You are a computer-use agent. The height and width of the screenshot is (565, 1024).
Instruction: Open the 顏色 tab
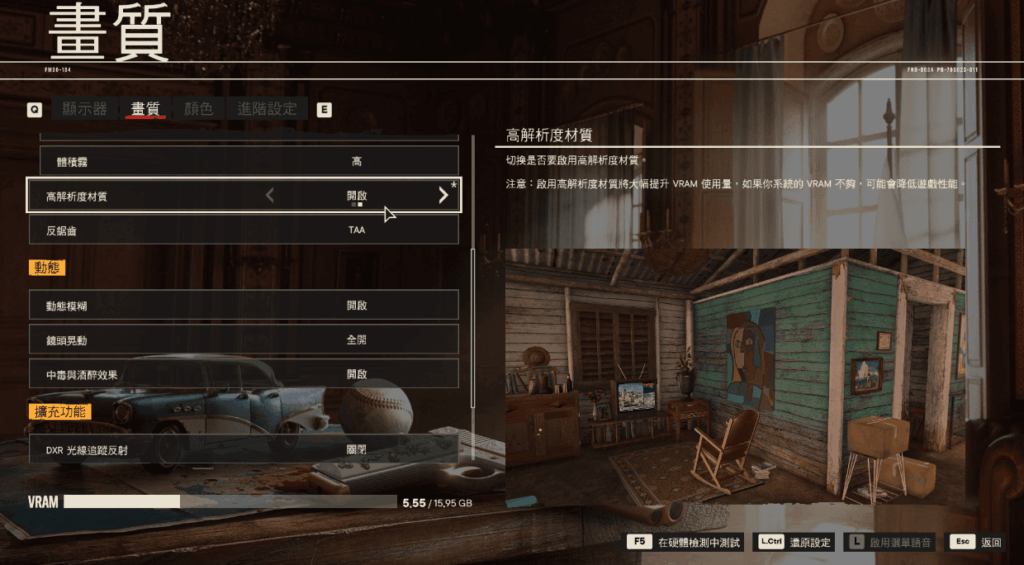(x=199, y=109)
